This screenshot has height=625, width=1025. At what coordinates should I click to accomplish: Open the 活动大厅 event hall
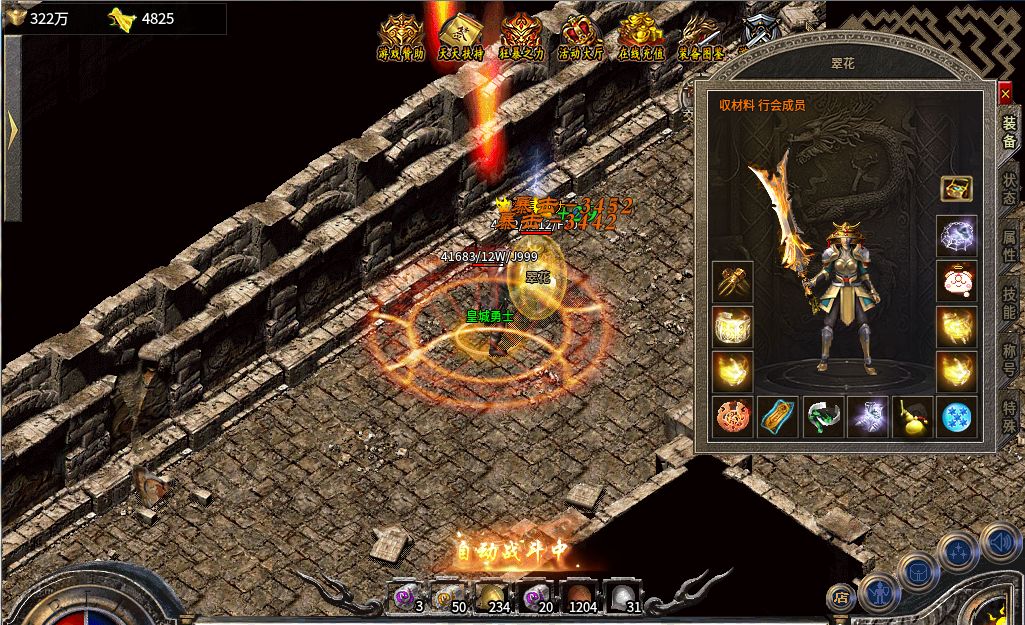click(581, 38)
